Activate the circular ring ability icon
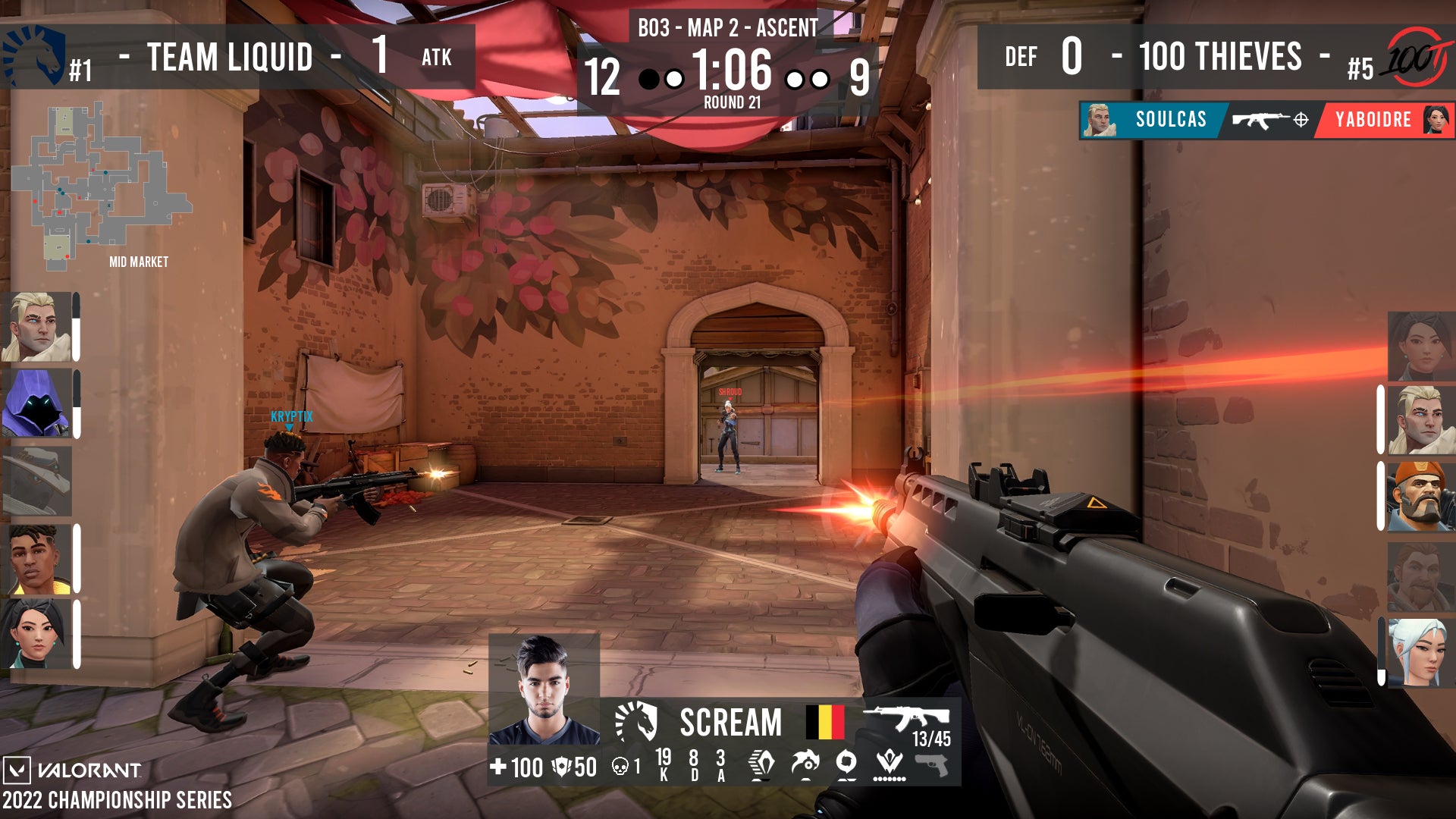The image size is (1456, 819). point(846,762)
